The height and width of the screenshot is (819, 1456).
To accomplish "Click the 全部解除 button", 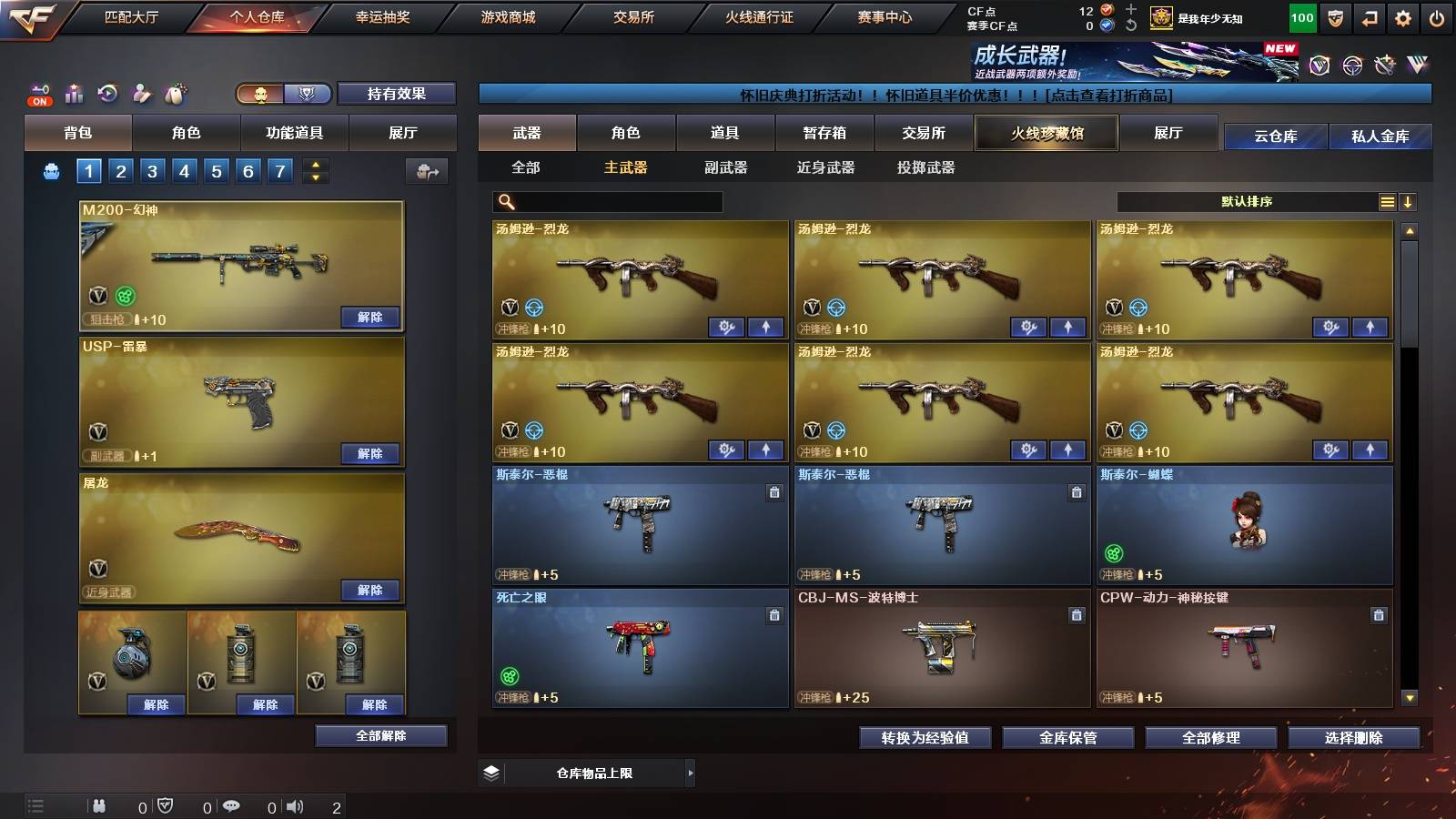I will (379, 735).
